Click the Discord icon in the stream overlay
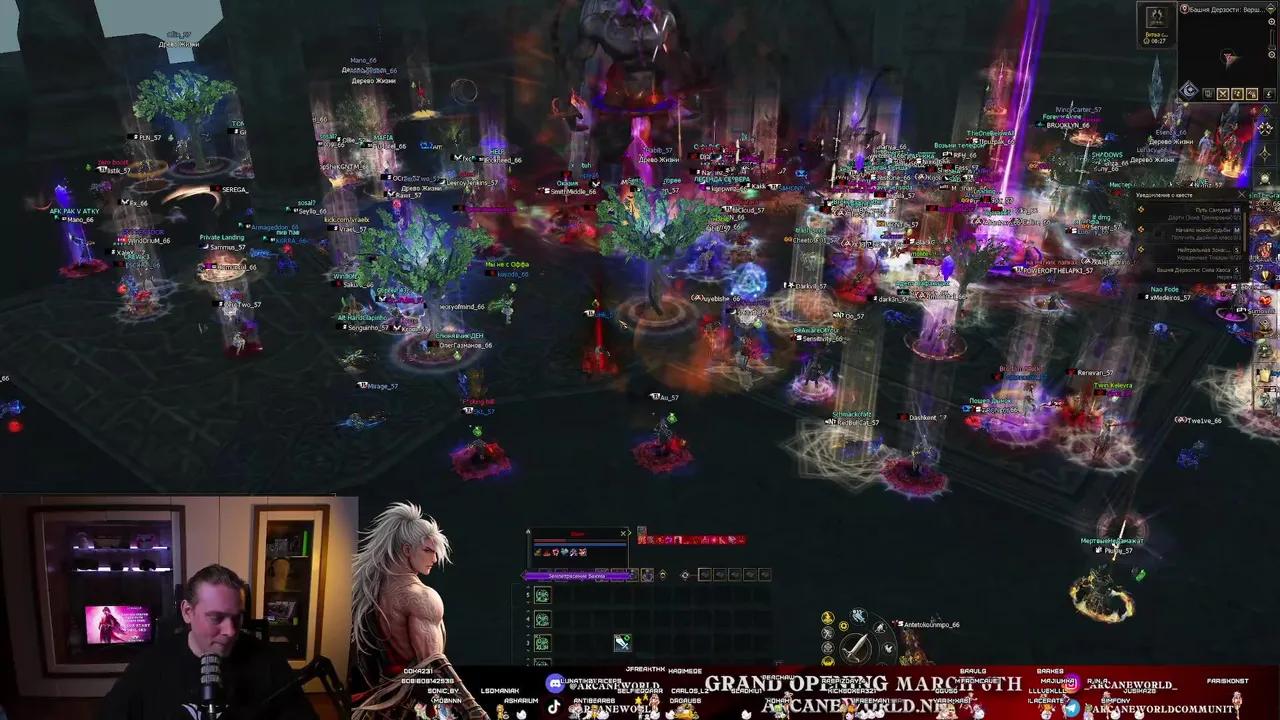 click(555, 683)
